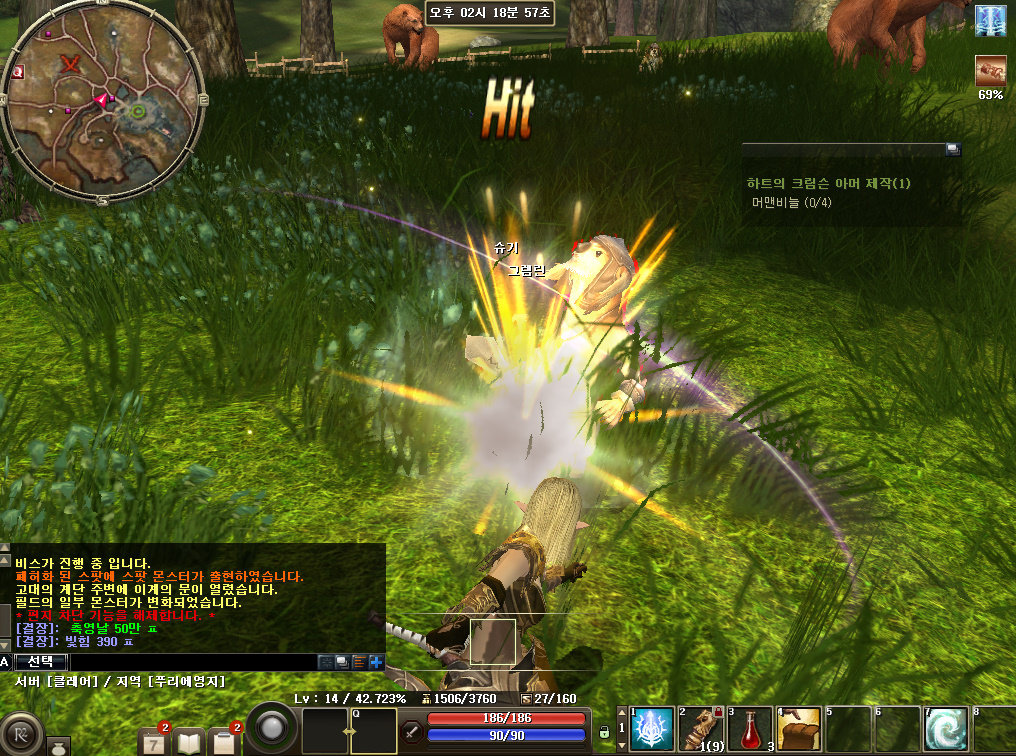The width and height of the screenshot is (1016, 756).
Task: Click the blue plus chat button
Action: [x=376, y=662]
